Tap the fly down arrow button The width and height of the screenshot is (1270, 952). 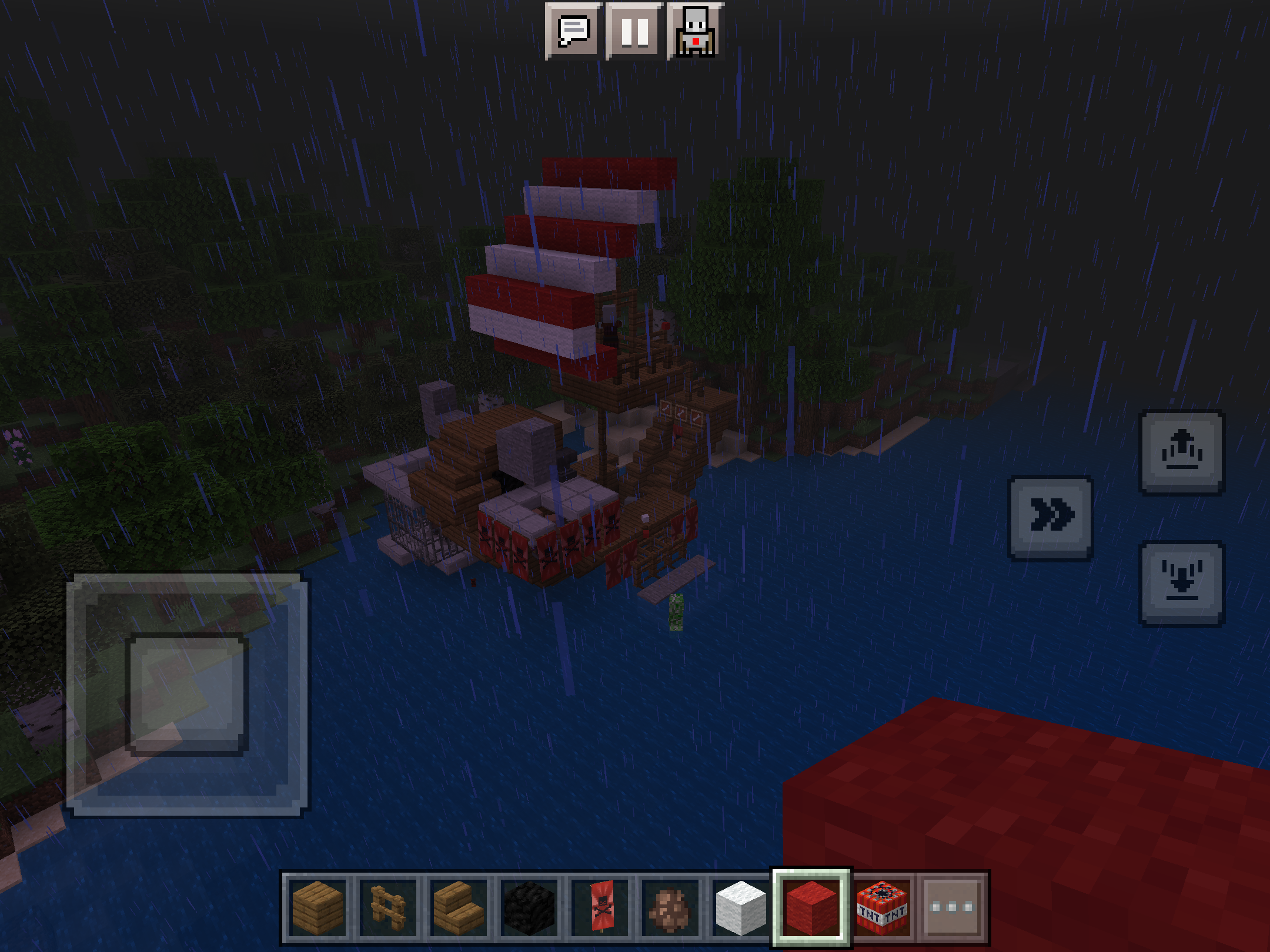(1182, 584)
